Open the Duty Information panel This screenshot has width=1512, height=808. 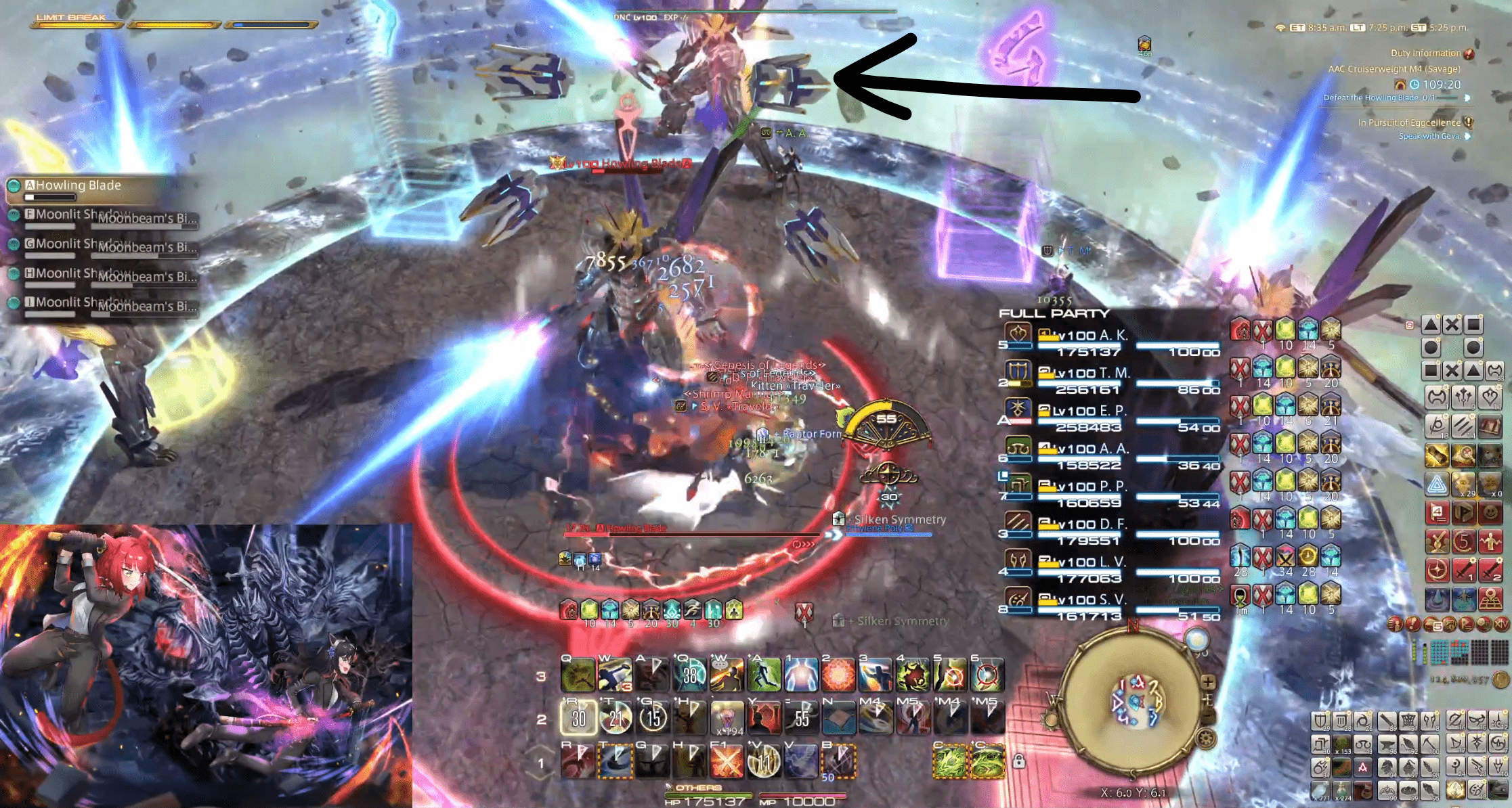1425,53
